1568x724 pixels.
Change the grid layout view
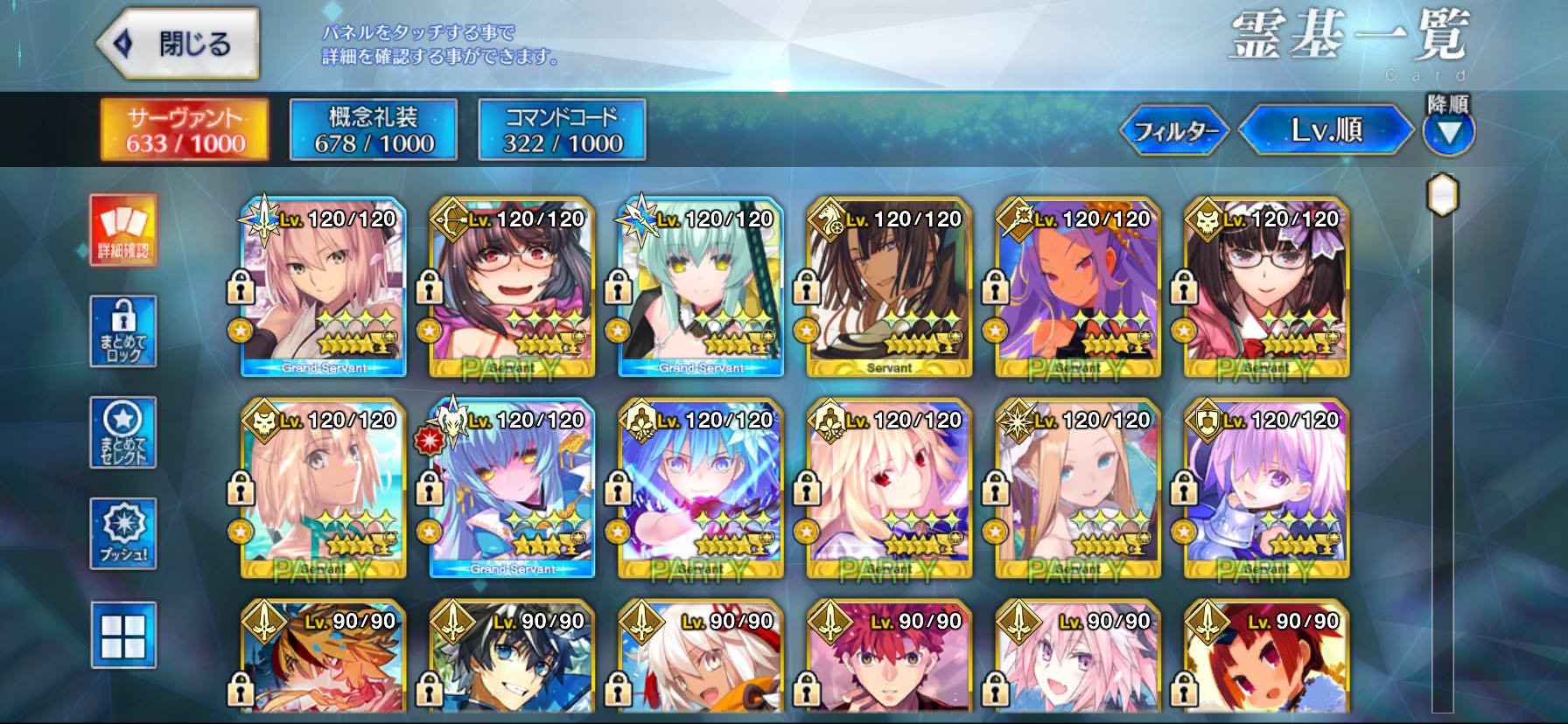coord(123,635)
